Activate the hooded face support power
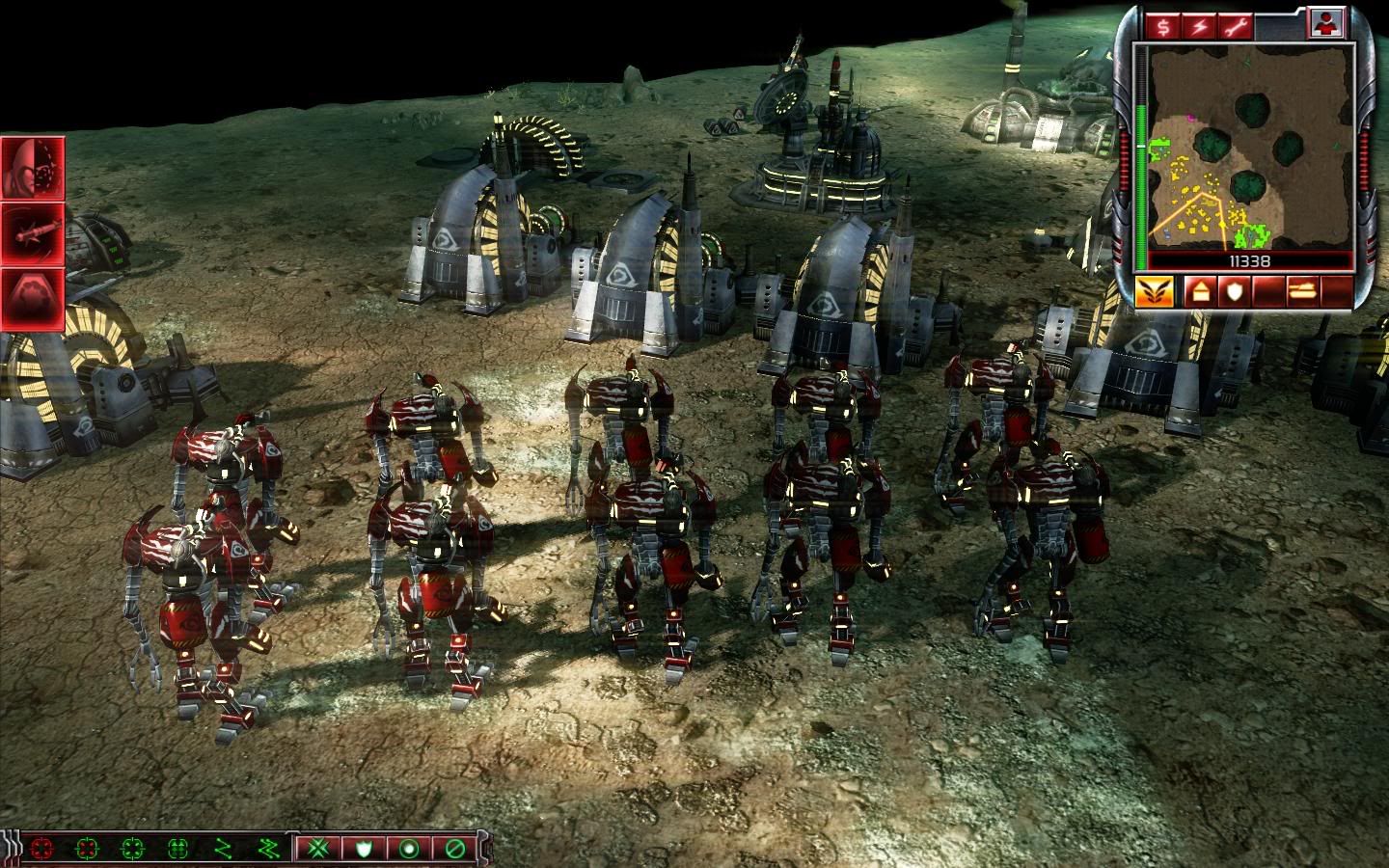Image resolution: width=1389 pixels, height=868 pixels. [33, 168]
